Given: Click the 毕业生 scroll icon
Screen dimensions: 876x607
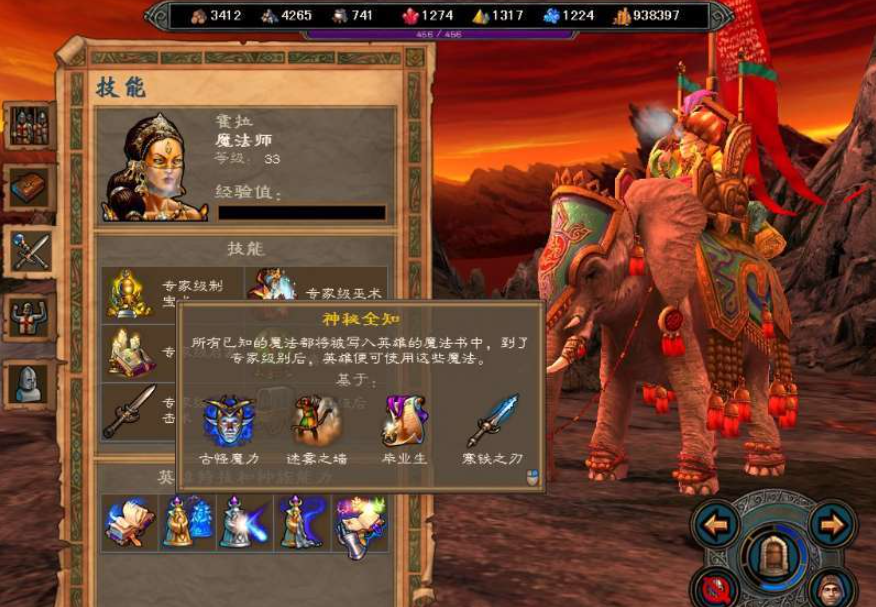Looking at the screenshot, I should pos(405,420).
